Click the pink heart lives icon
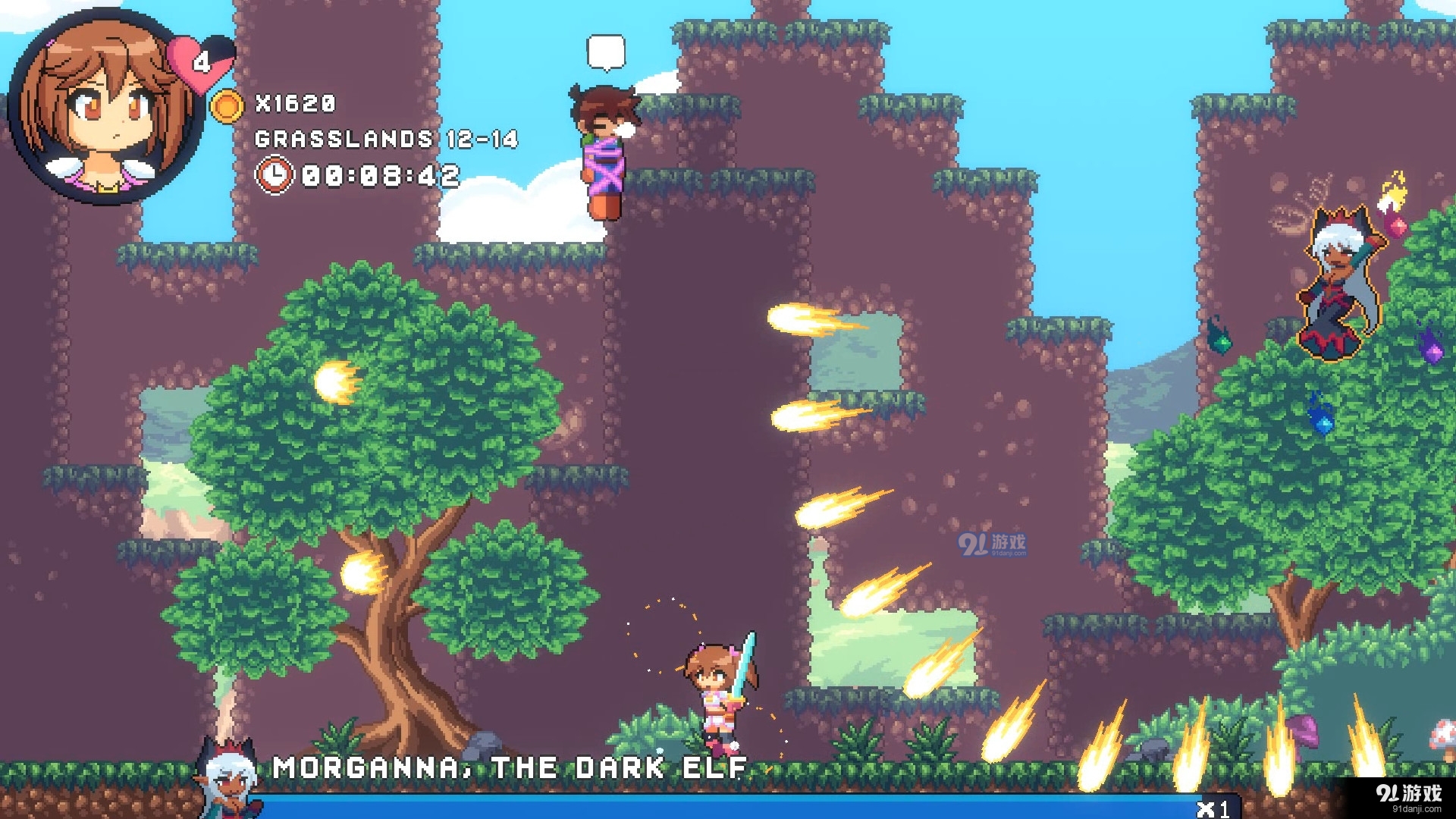Image resolution: width=1456 pixels, height=819 pixels. [x=200, y=61]
